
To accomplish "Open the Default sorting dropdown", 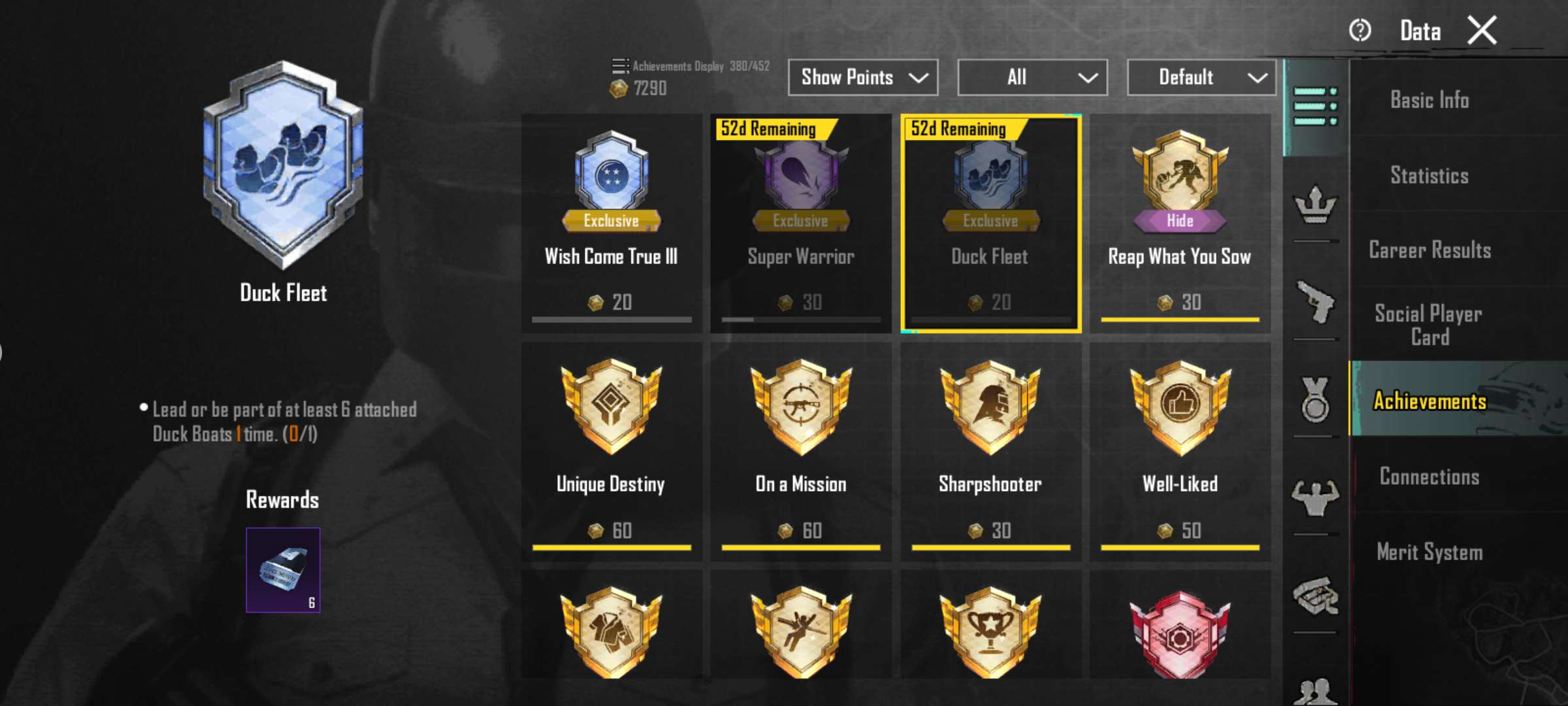I will pos(1201,77).
